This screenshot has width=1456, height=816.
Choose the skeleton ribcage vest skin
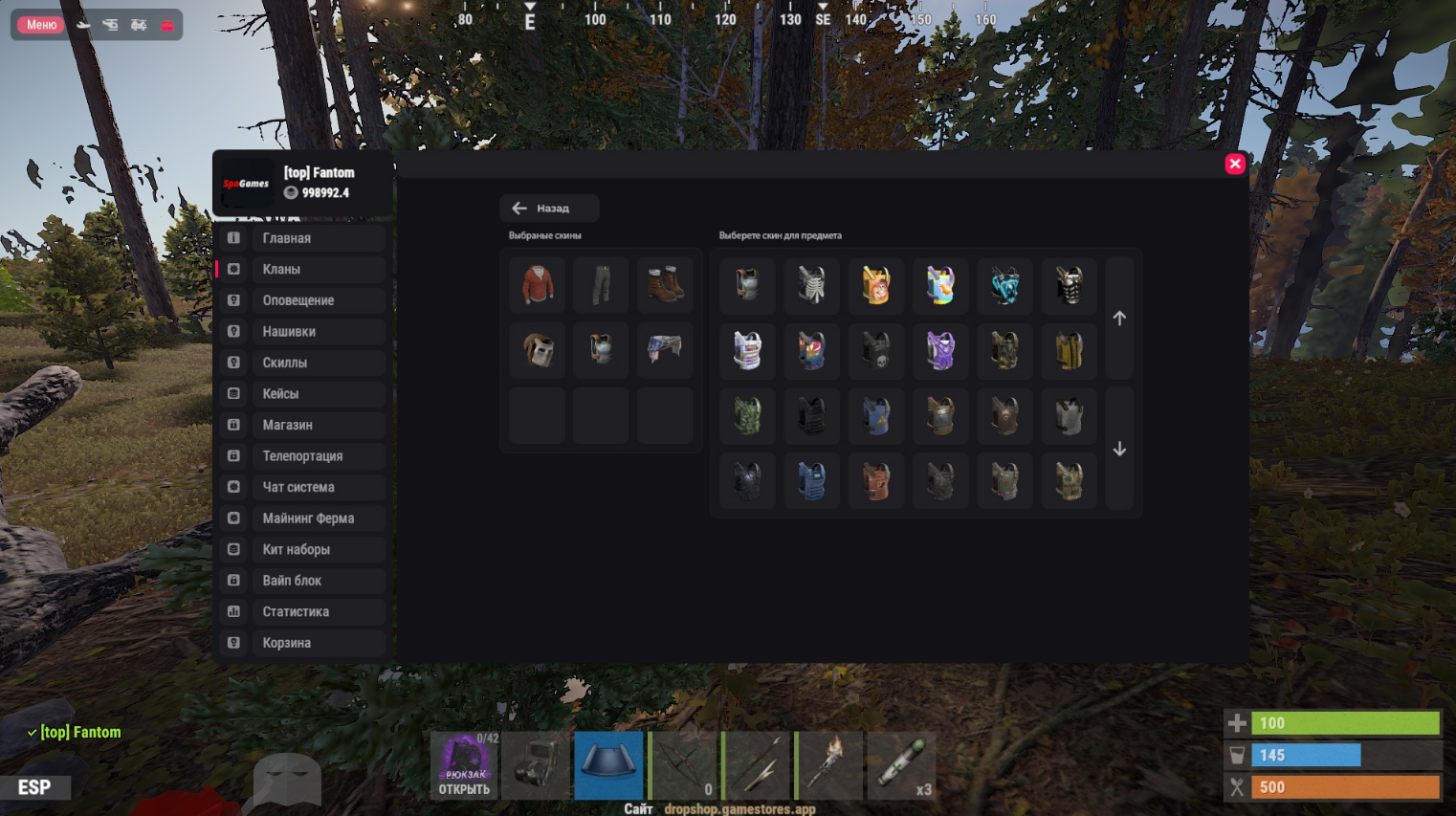[811, 285]
